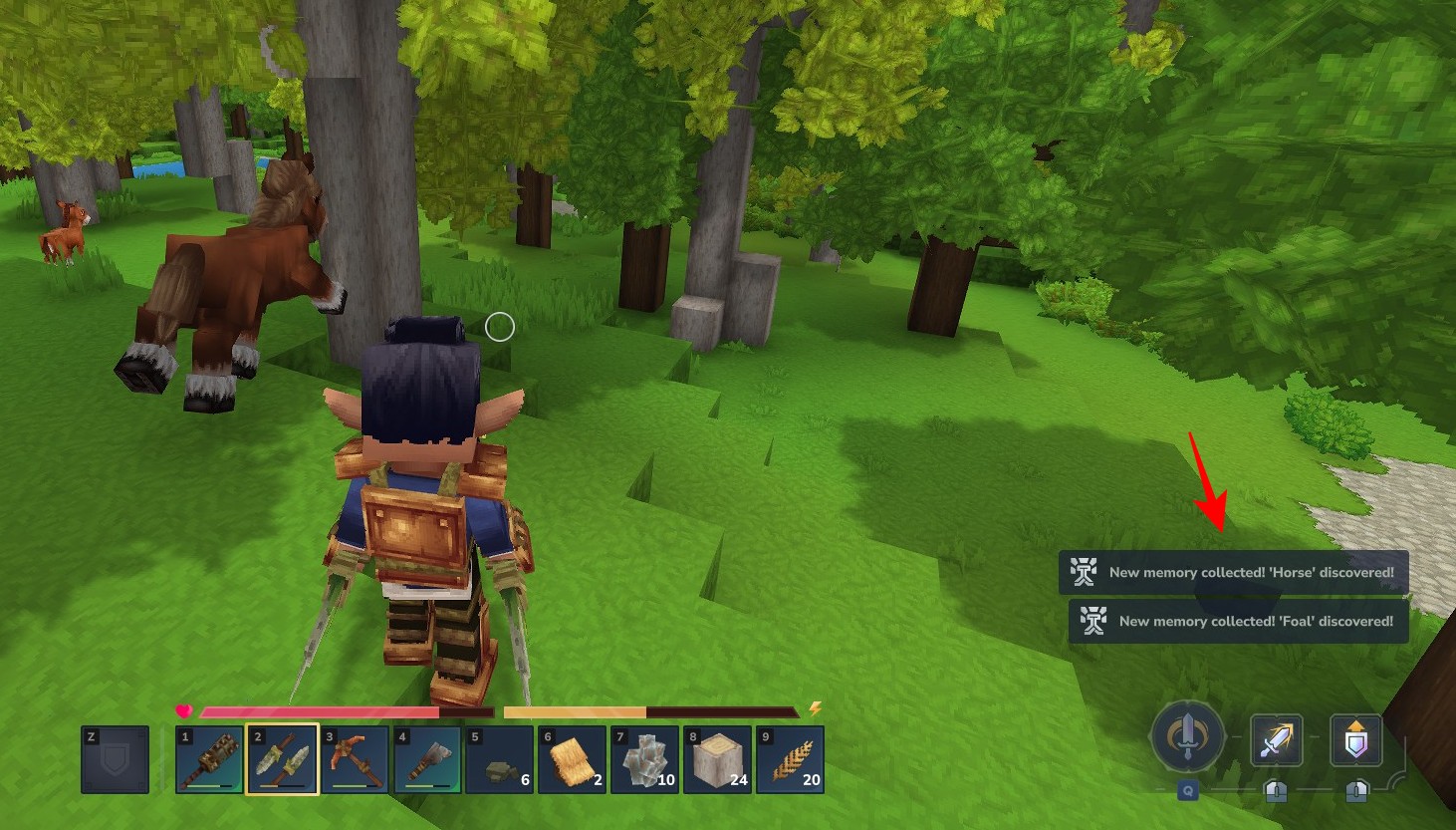The width and height of the screenshot is (1456, 830).
Task: Click the empty shield utility slot
Action: [116, 759]
